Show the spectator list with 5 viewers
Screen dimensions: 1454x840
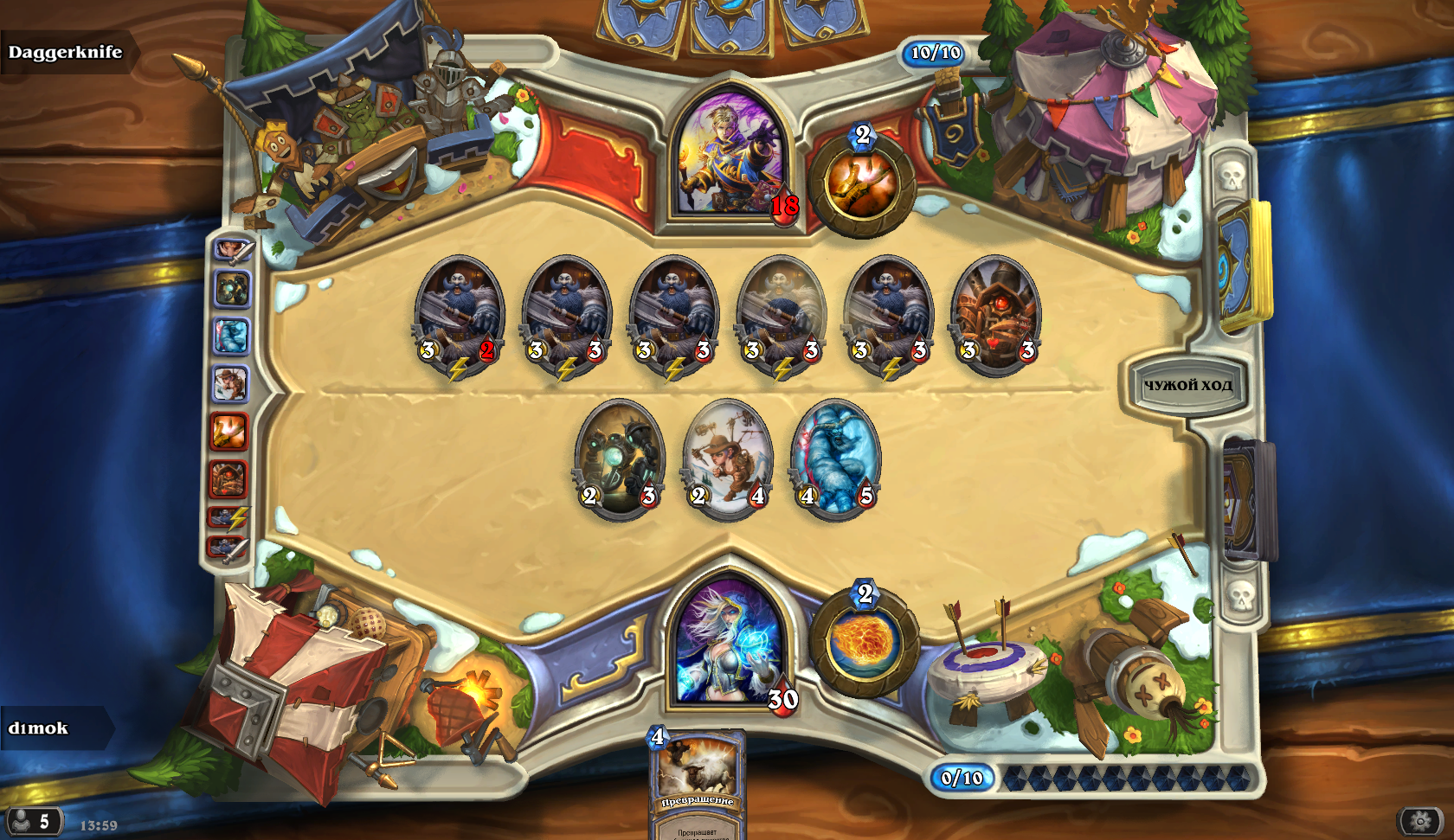tap(33, 821)
